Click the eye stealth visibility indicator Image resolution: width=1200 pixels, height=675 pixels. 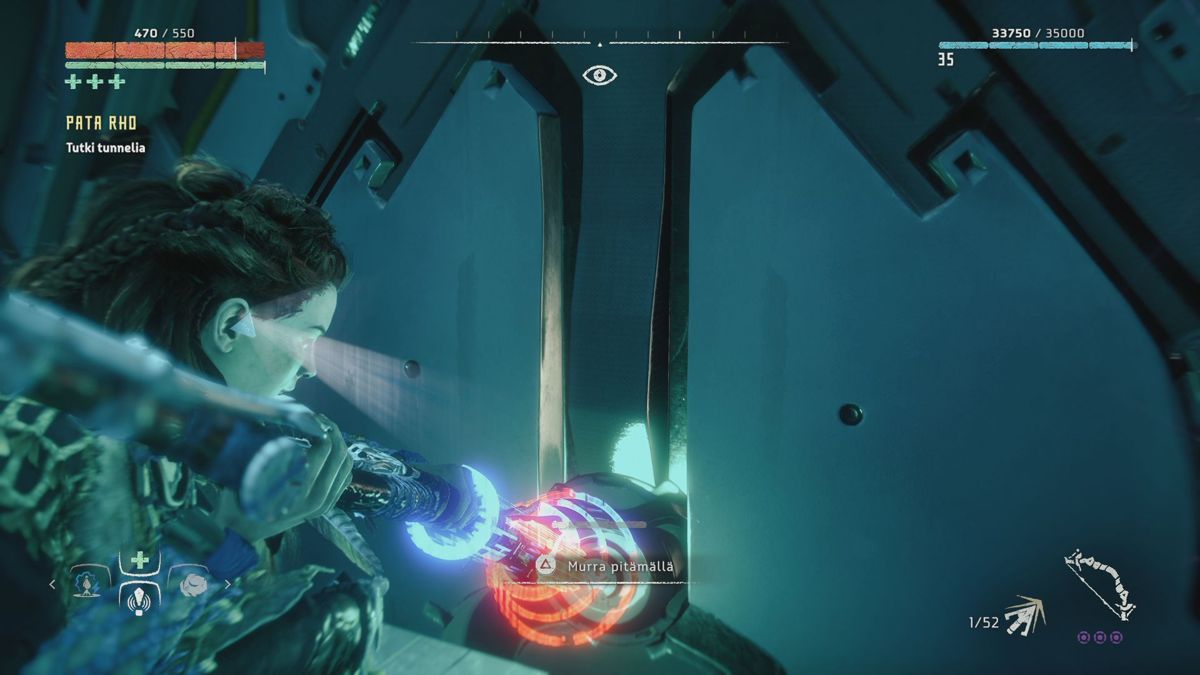[x=599, y=75]
